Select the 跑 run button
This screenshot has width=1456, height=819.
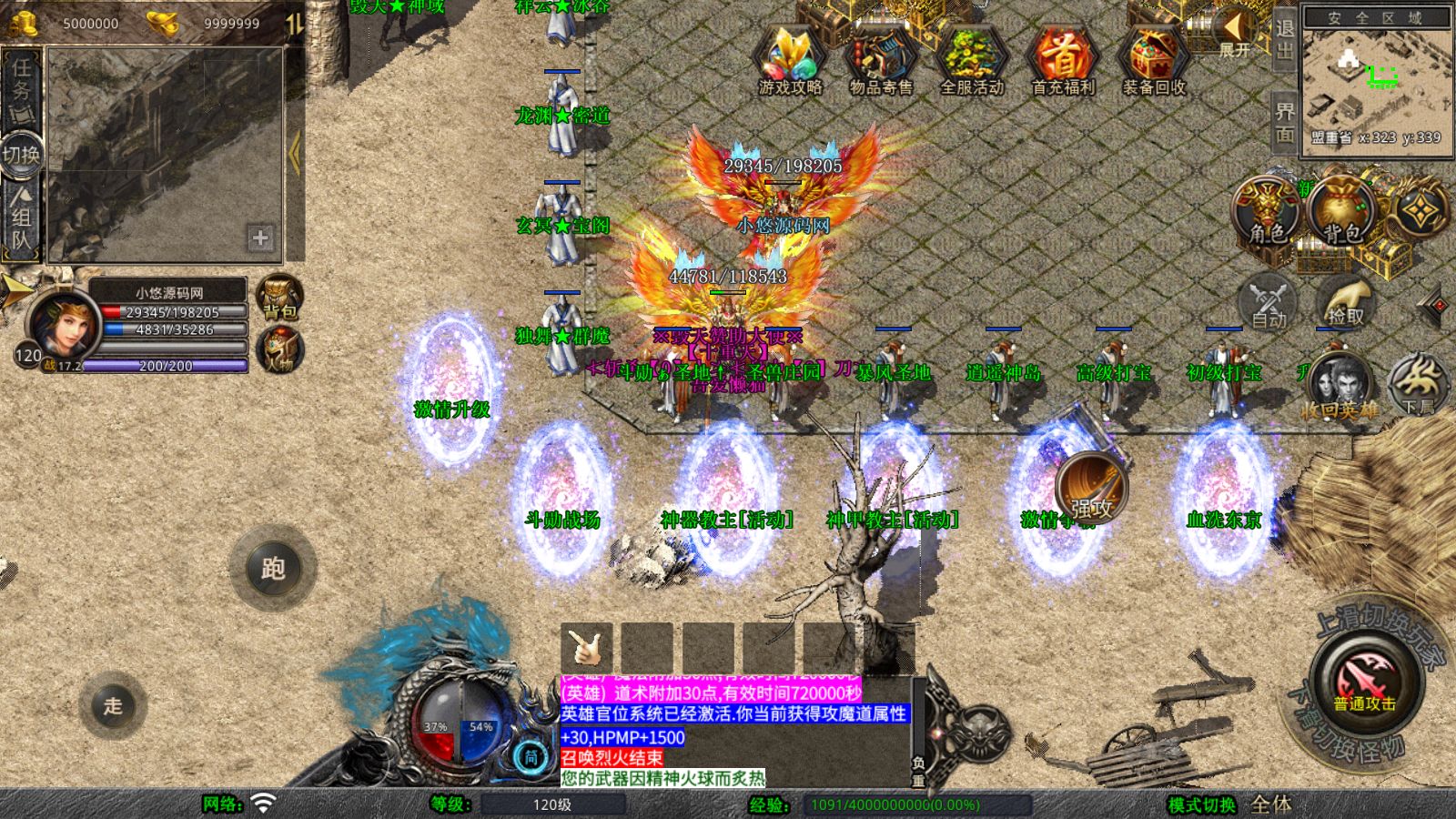[273, 569]
